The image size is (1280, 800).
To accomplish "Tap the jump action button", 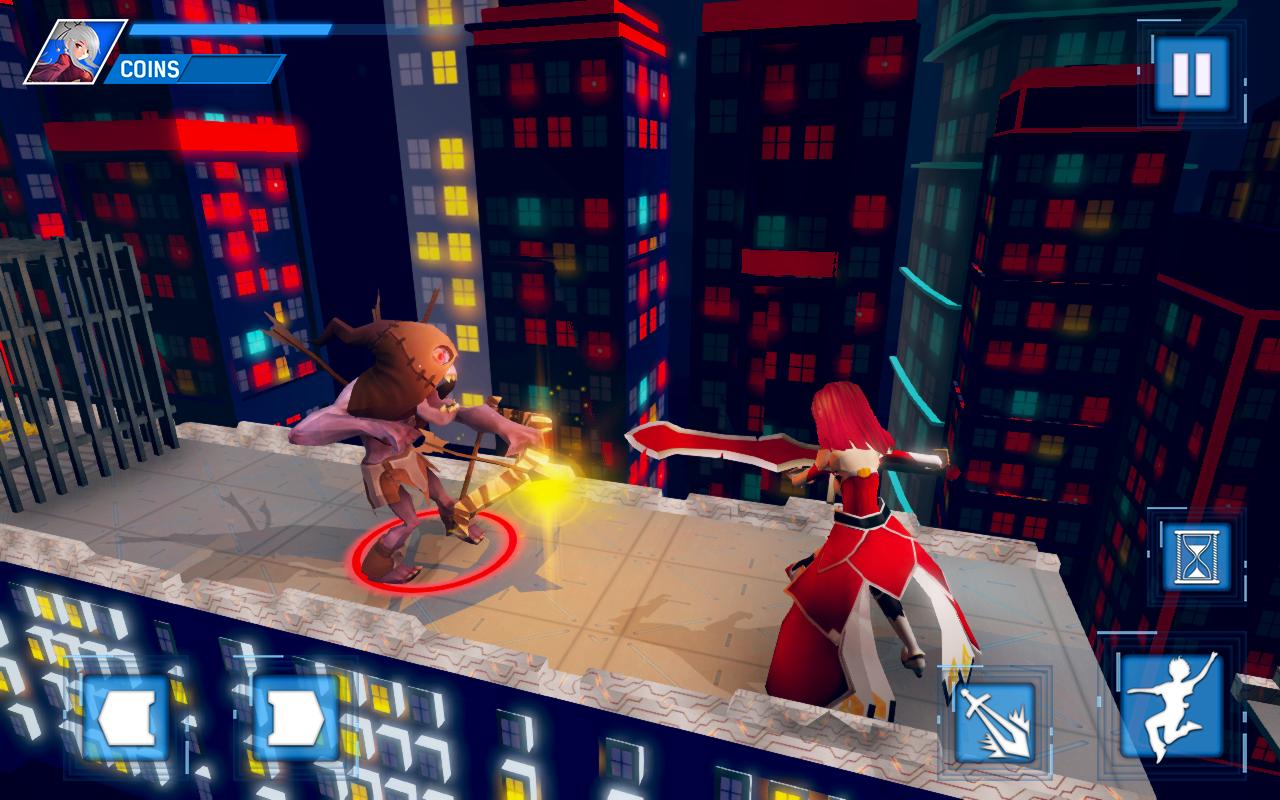I will coord(1171,705).
